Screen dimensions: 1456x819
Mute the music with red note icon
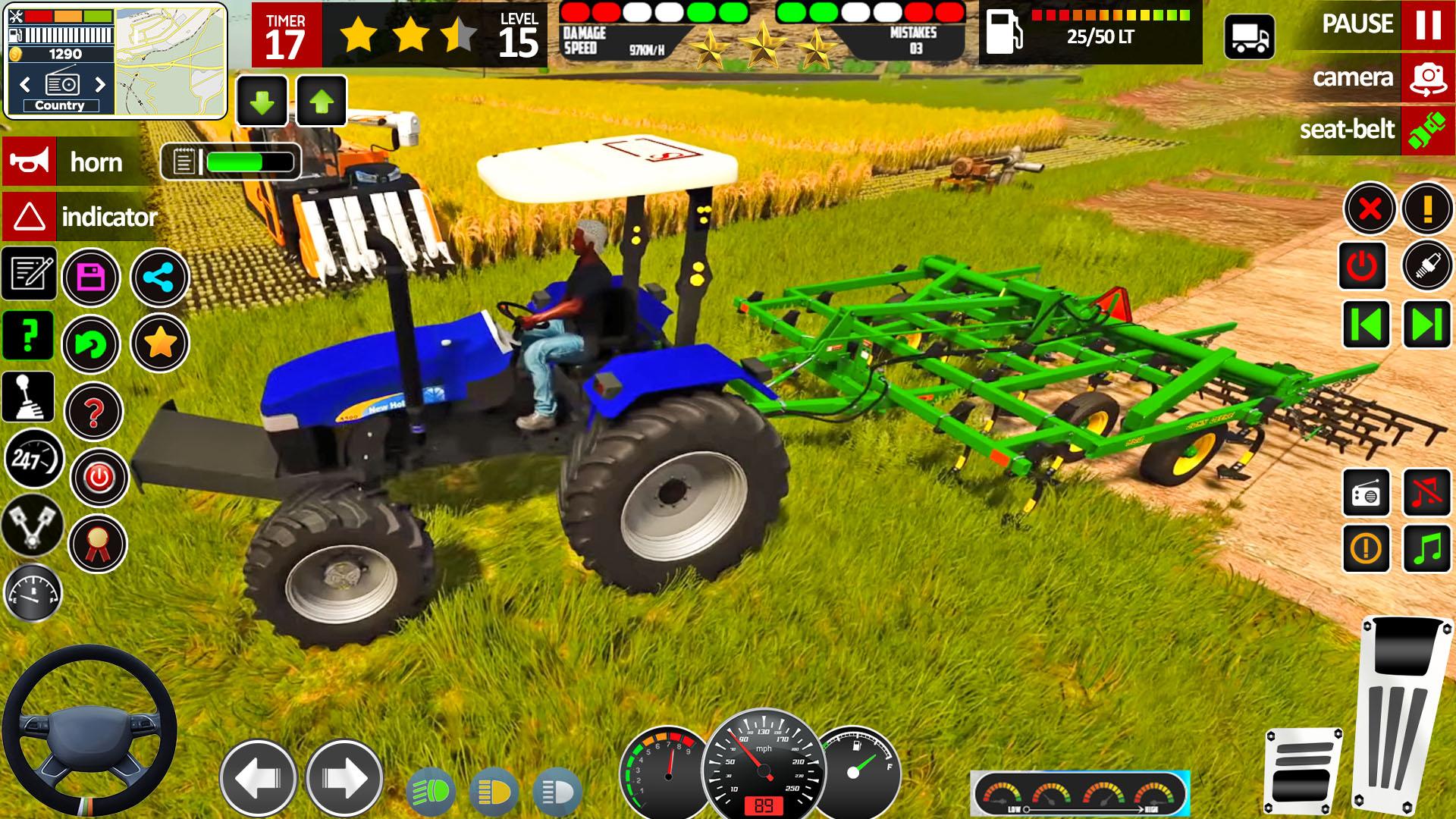1426,493
